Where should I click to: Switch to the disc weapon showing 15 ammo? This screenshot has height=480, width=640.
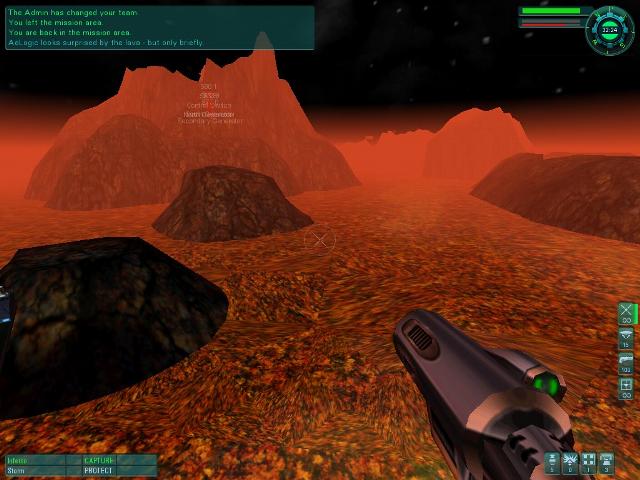pyautogui.click(x=626, y=337)
